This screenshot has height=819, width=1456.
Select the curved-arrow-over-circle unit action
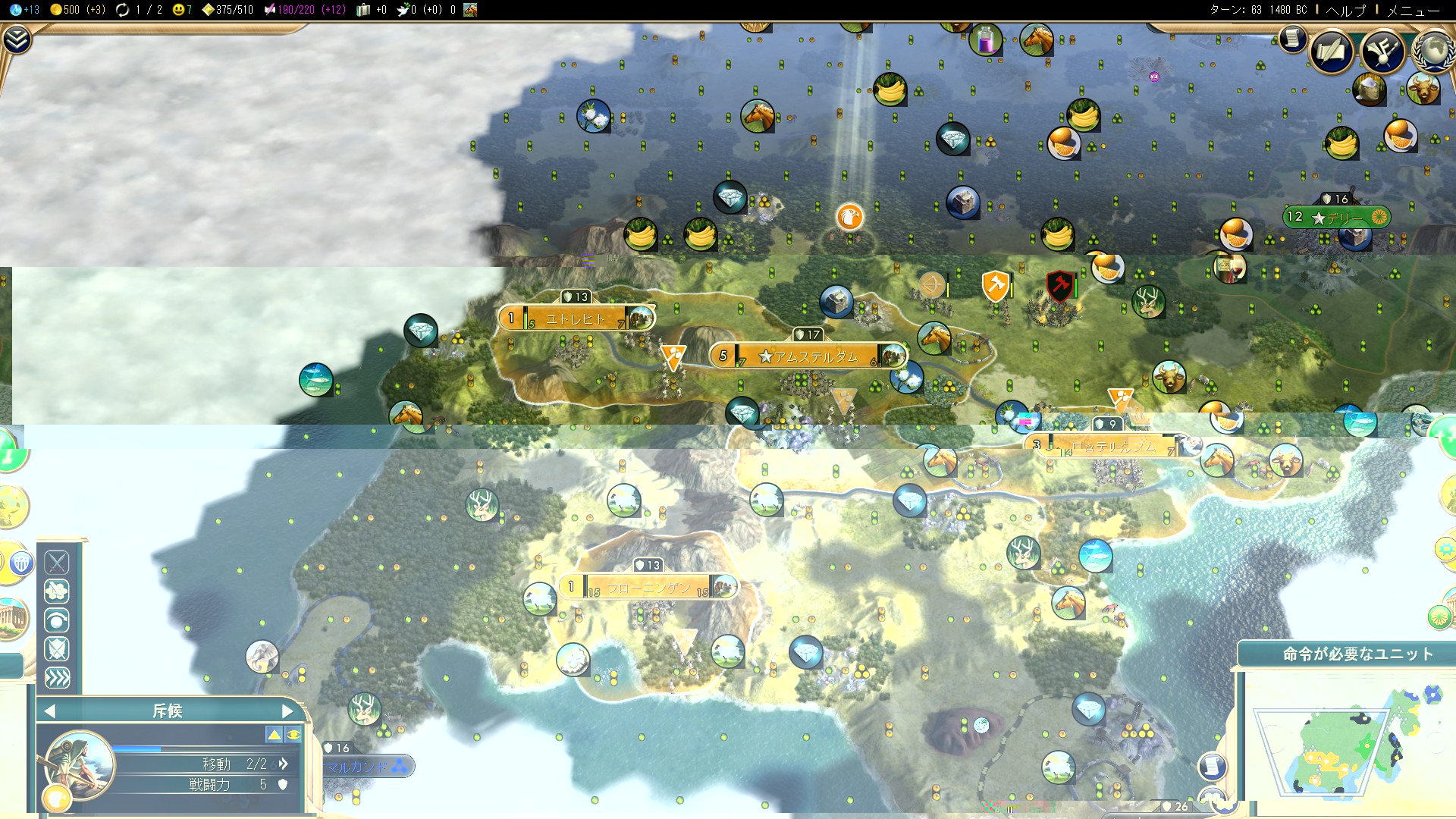pos(57,620)
